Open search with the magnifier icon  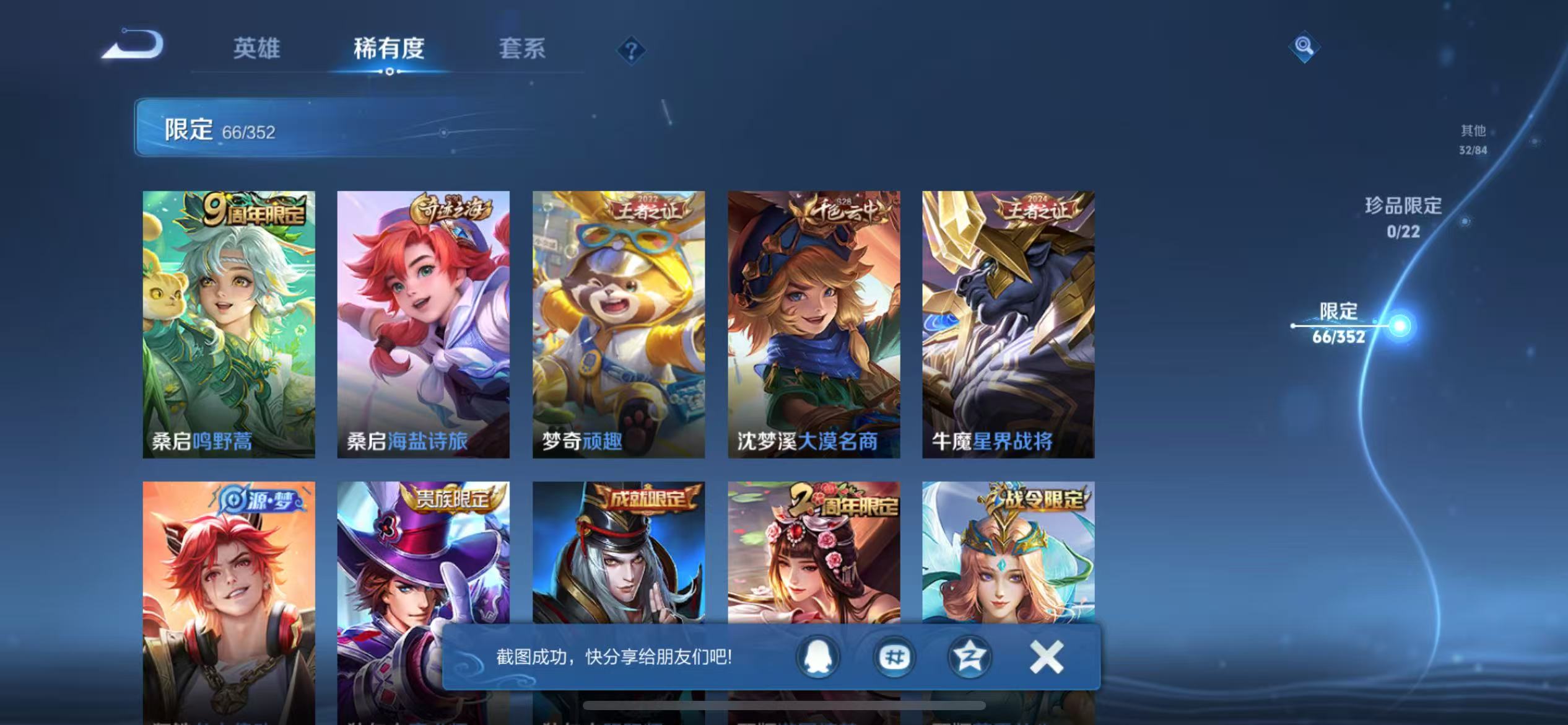(x=1305, y=46)
